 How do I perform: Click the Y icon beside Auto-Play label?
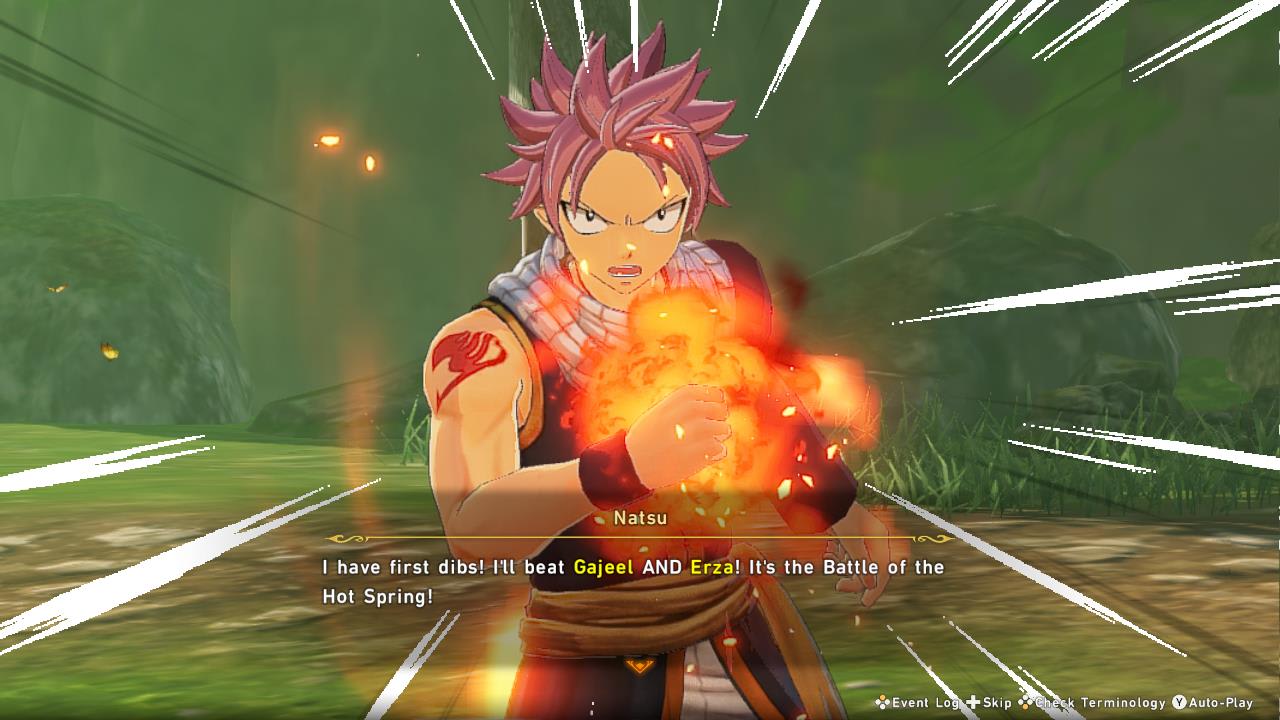(x=1178, y=703)
